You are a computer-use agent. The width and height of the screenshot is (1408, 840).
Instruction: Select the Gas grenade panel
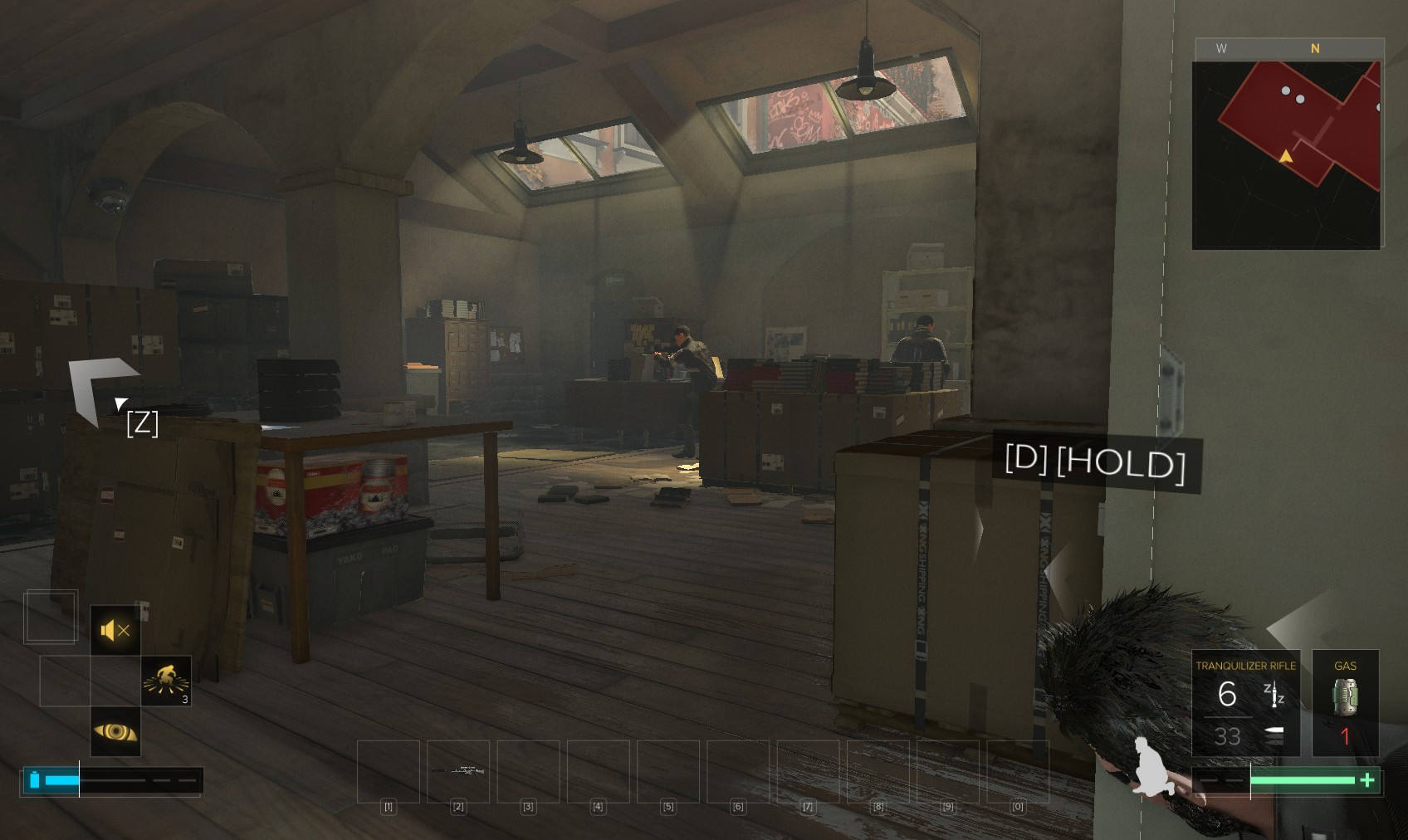click(x=1345, y=703)
